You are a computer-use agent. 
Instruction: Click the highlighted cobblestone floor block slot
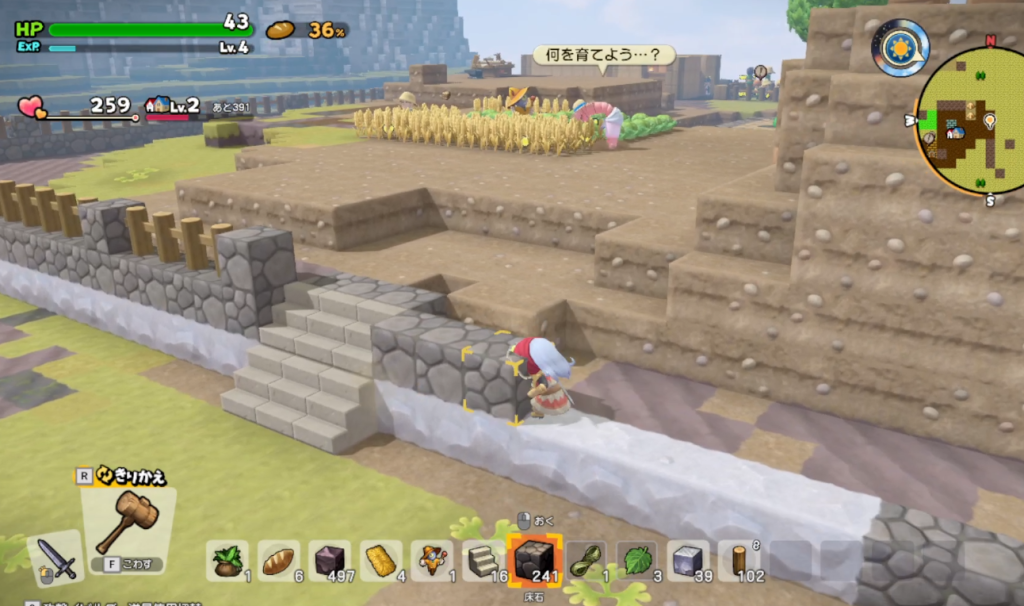pos(535,560)
